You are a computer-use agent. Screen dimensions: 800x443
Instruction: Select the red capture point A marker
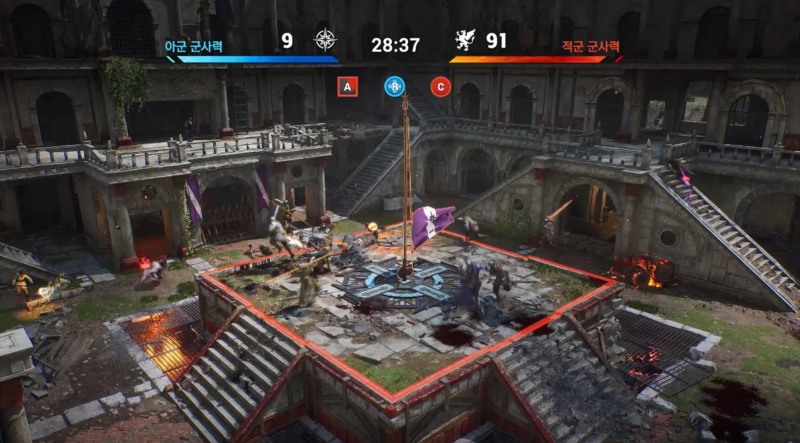coord(347,87)
